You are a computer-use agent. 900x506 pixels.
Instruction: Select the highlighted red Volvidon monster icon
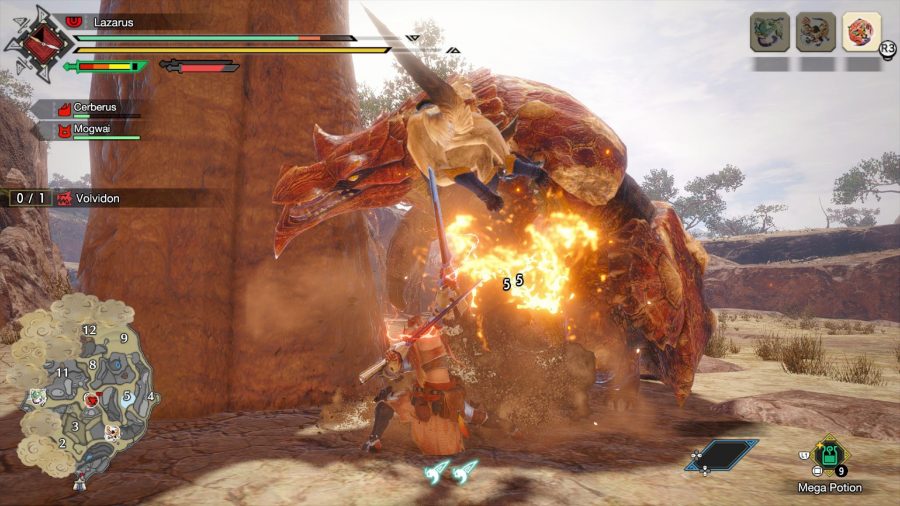click(x=861, y=31)
